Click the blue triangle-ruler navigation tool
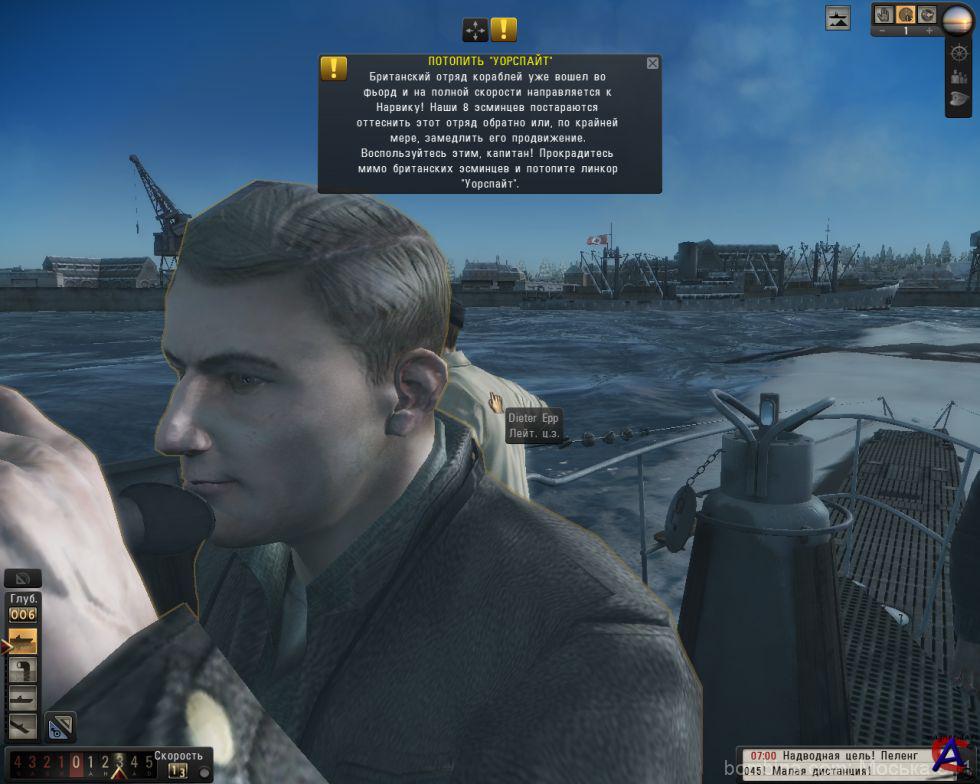The width and height of the screenshot is (980, 784). (60, 727)
